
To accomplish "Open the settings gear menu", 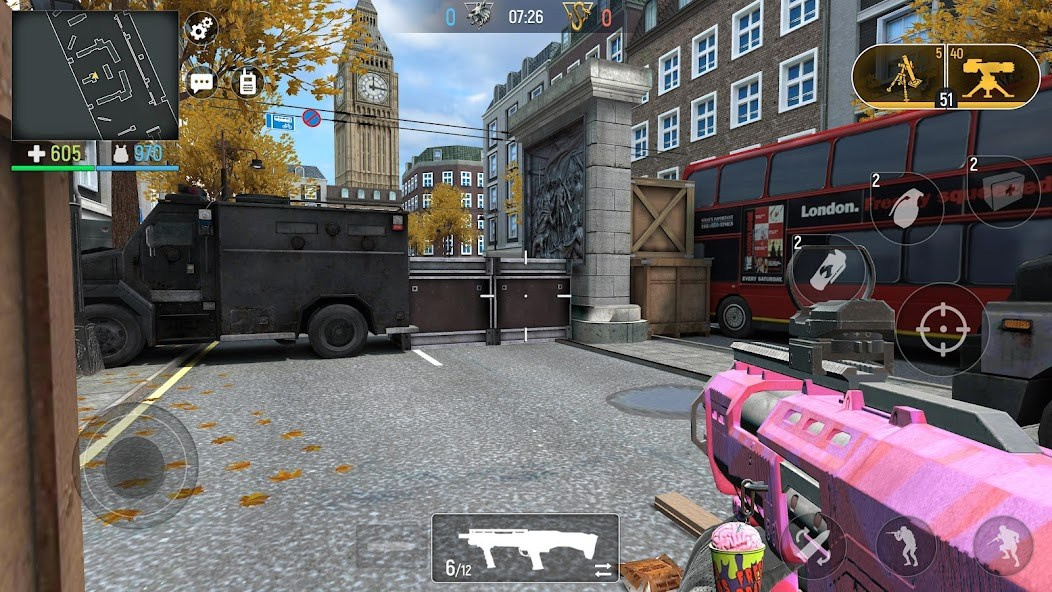I will click(x=202, y=28).
